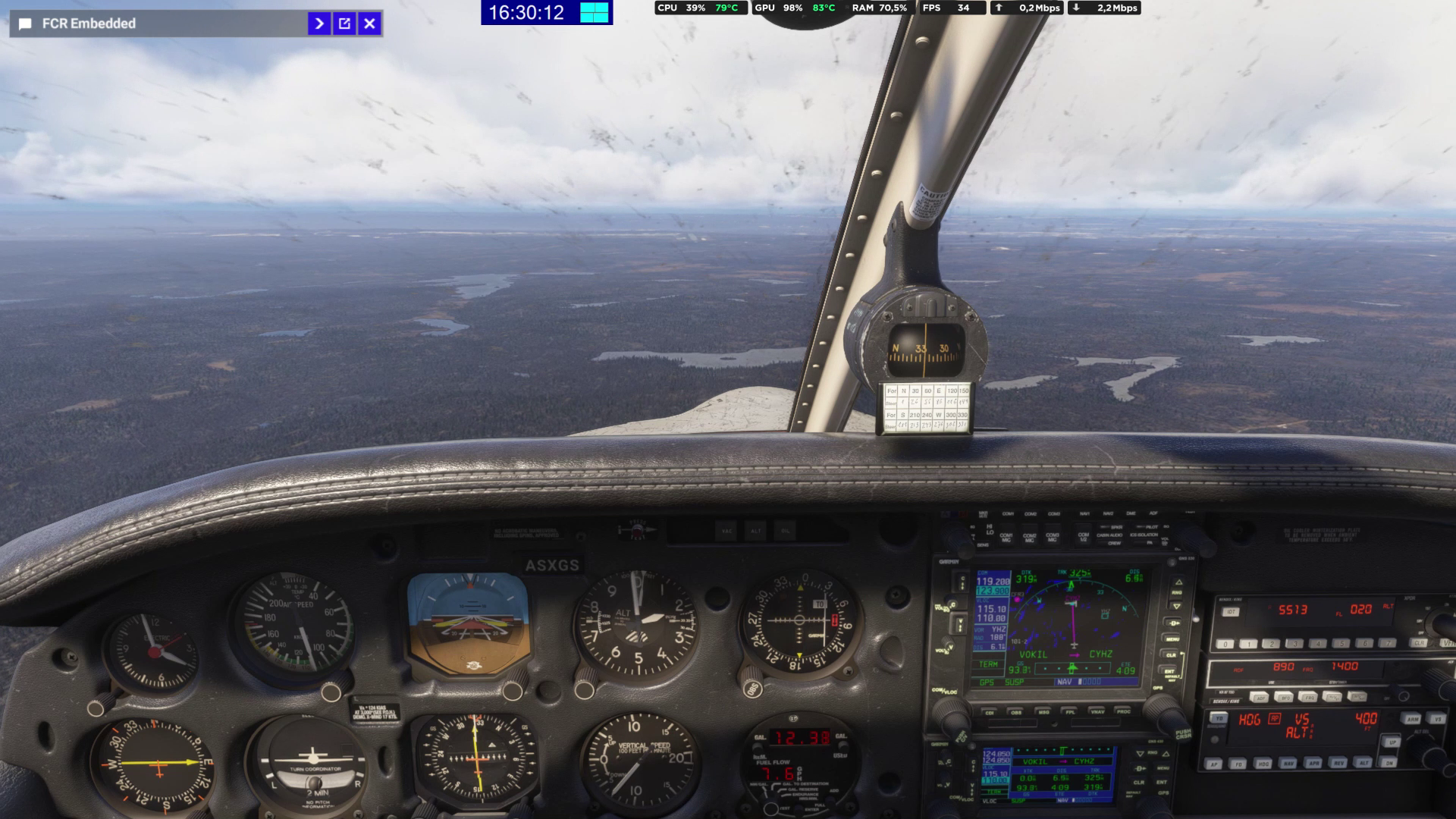Open the VNAV page on the GNS 530
Image resolution: width=1456 pixels, height=819 pixels.
1097,713
